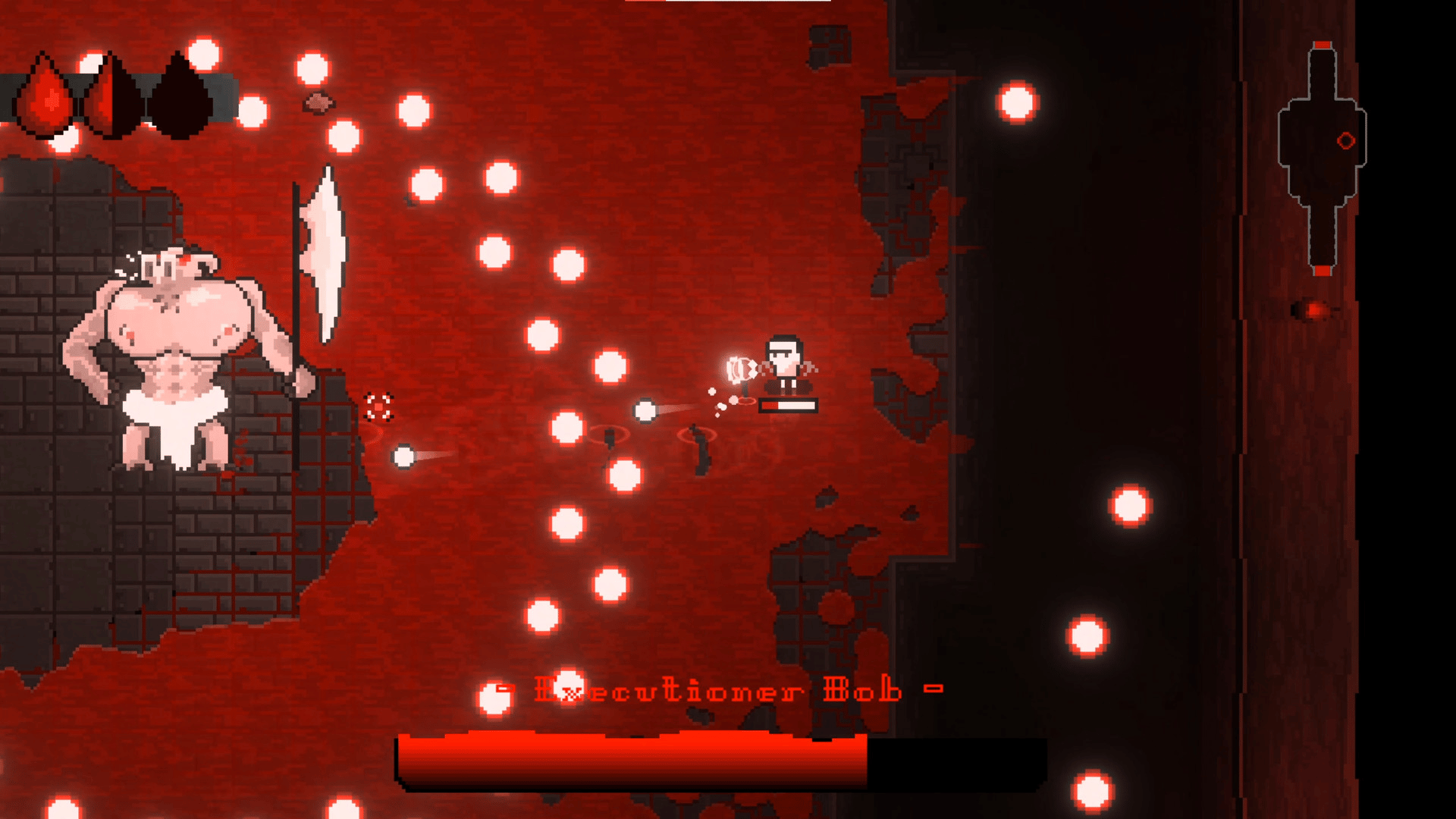Select the red bar at the minimap's top
The width and height of the screenshot is (1456, 819).
pos(1323,45)
